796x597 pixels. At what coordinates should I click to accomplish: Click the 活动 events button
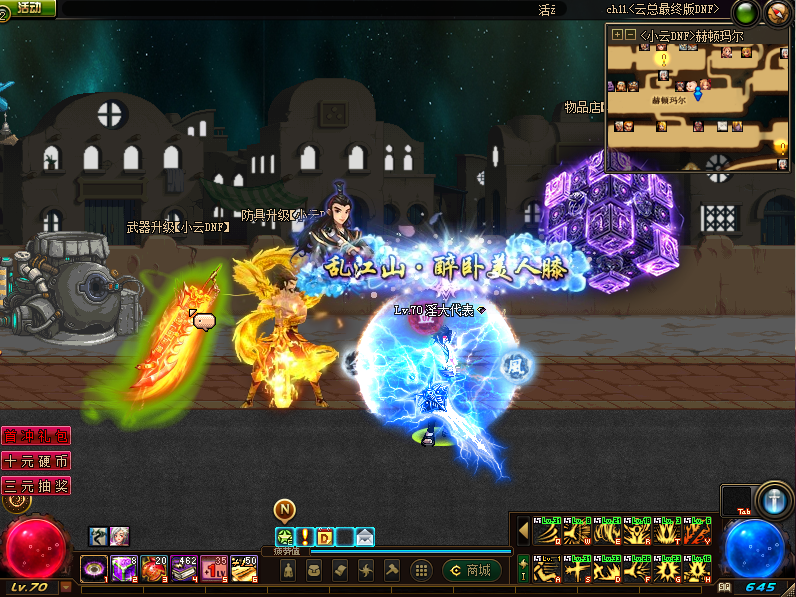click(x=28, y=8)
